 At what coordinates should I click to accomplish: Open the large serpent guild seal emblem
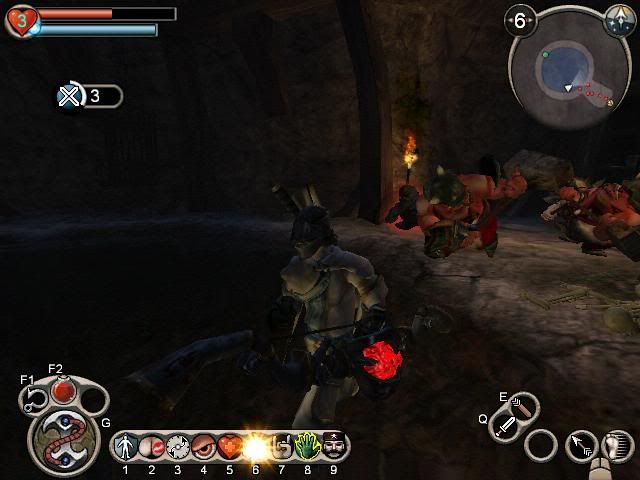(x=63, y=439)
